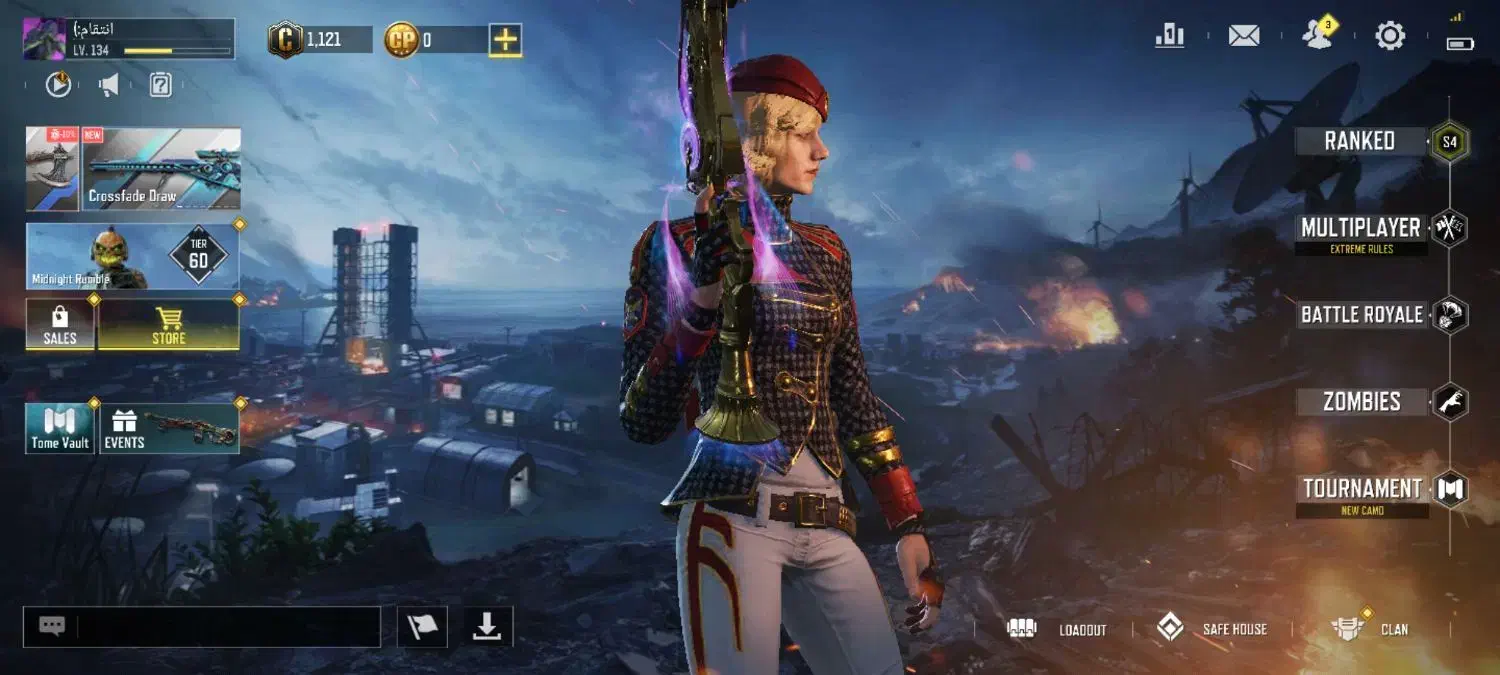This screenshot has width=1500, height=675.
Task: Click the chat input box
Action: point(228,627)
